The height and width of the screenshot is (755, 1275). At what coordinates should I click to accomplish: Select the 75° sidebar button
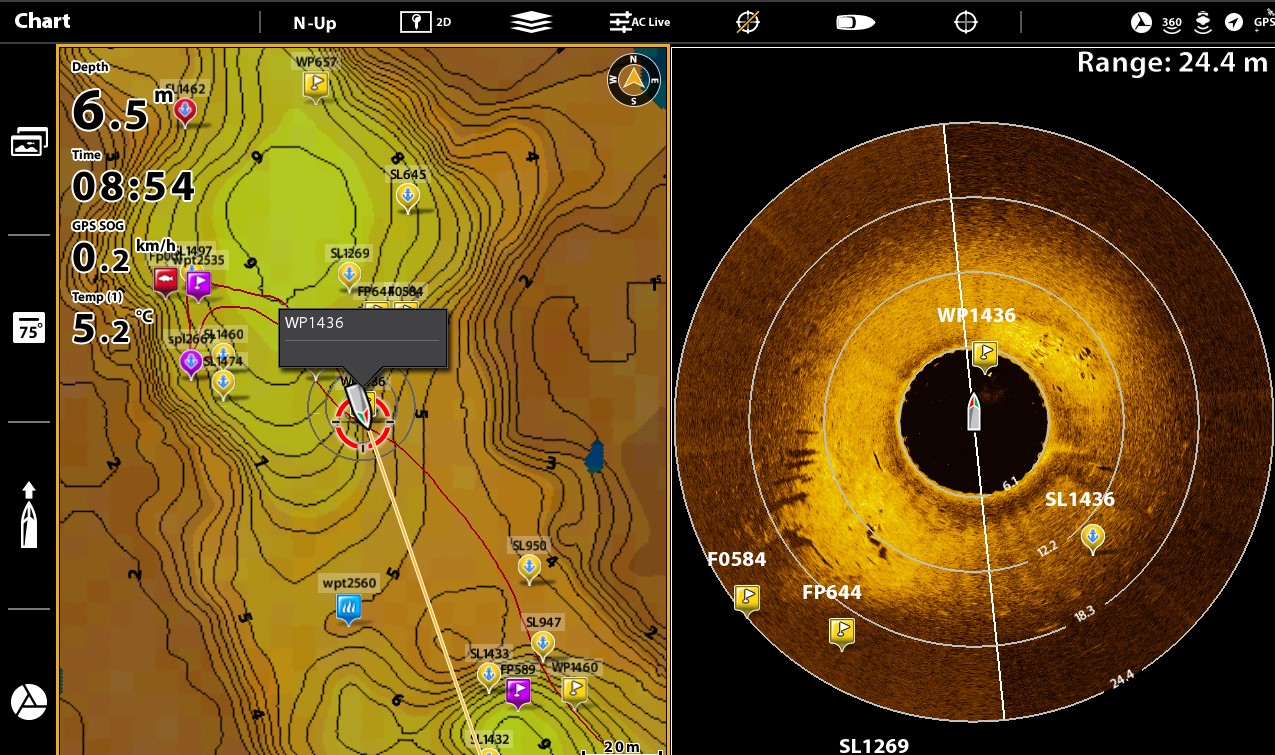29,328
